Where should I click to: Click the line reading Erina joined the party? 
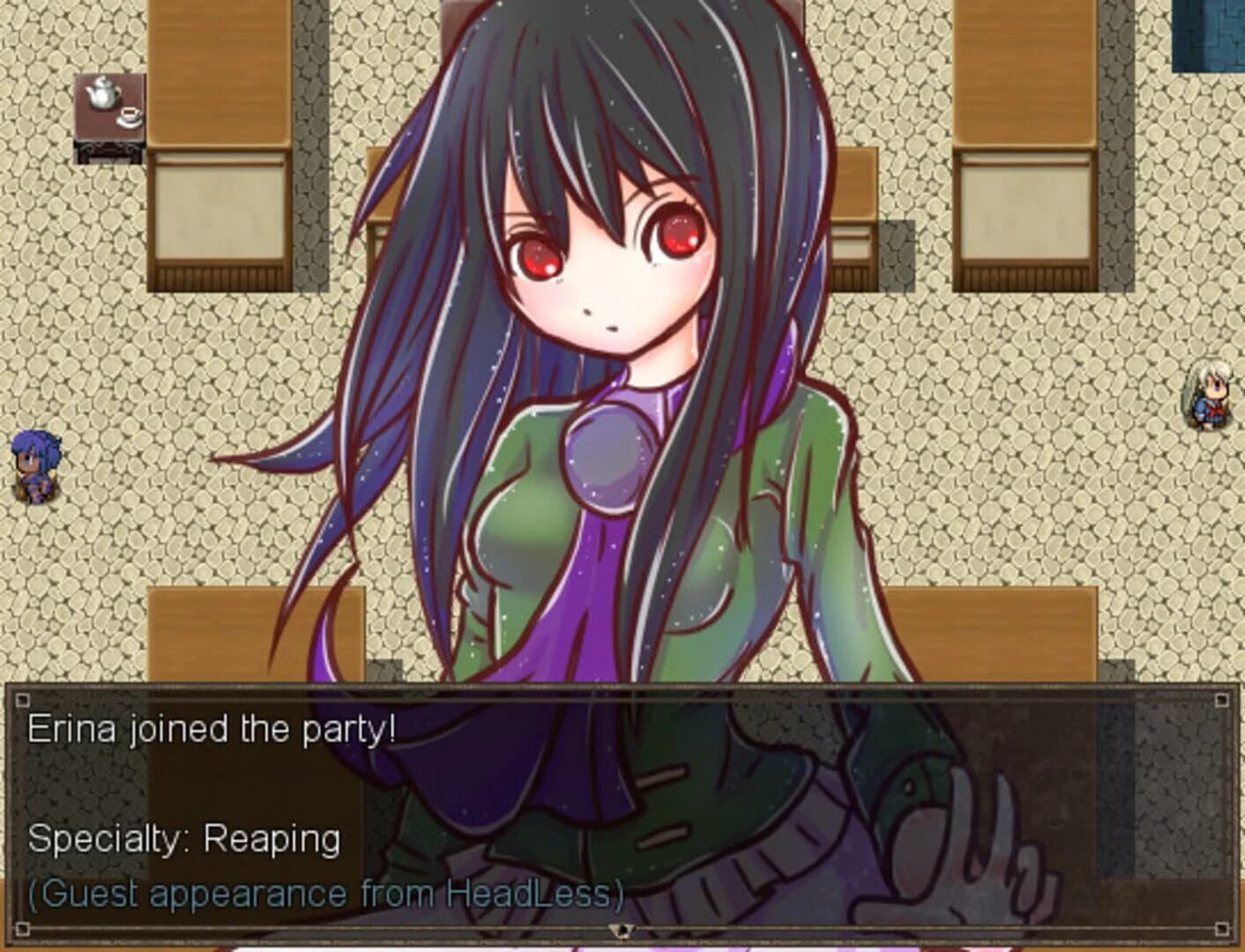(x=212, y=728)
